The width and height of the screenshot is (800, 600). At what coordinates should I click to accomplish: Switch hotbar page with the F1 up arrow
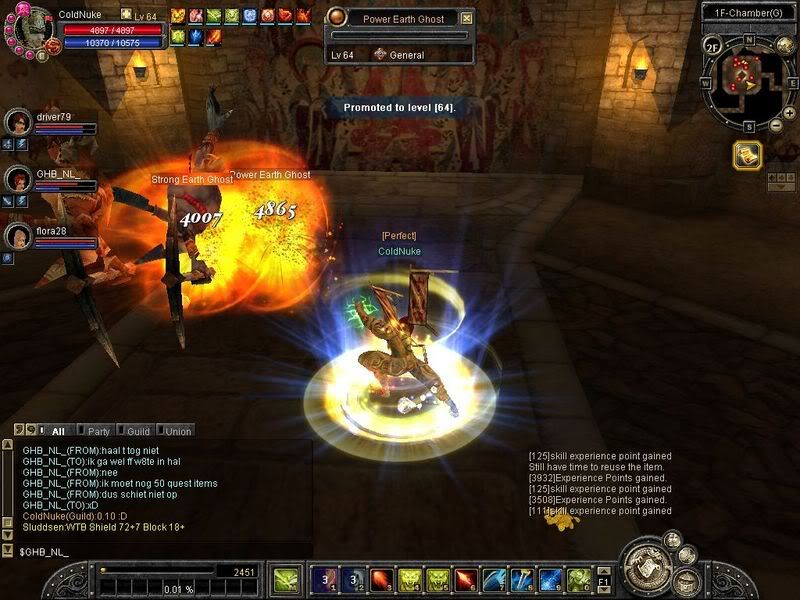click(604, 572)
